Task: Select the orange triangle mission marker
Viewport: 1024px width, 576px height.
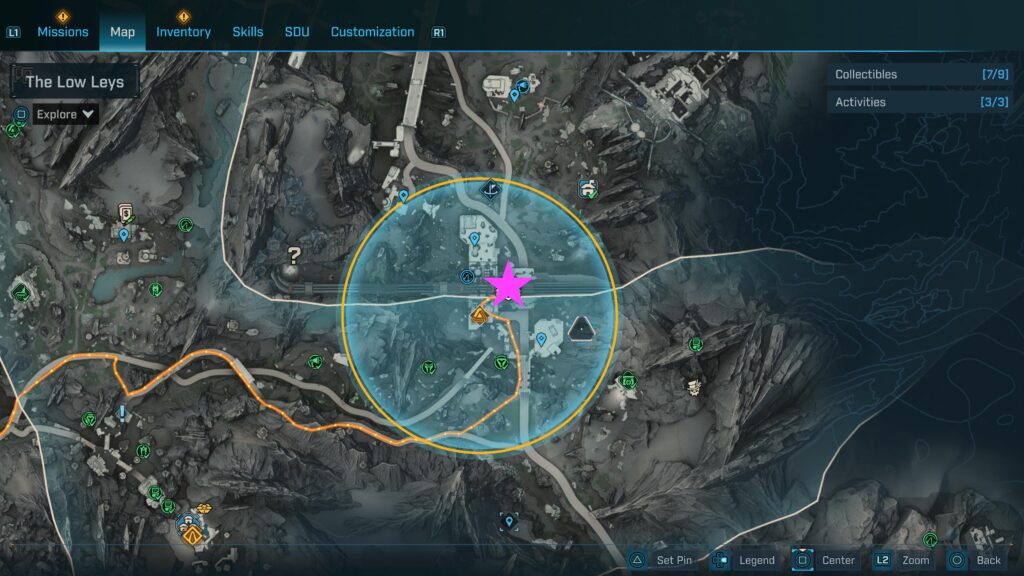Action: tap(479, 317)
